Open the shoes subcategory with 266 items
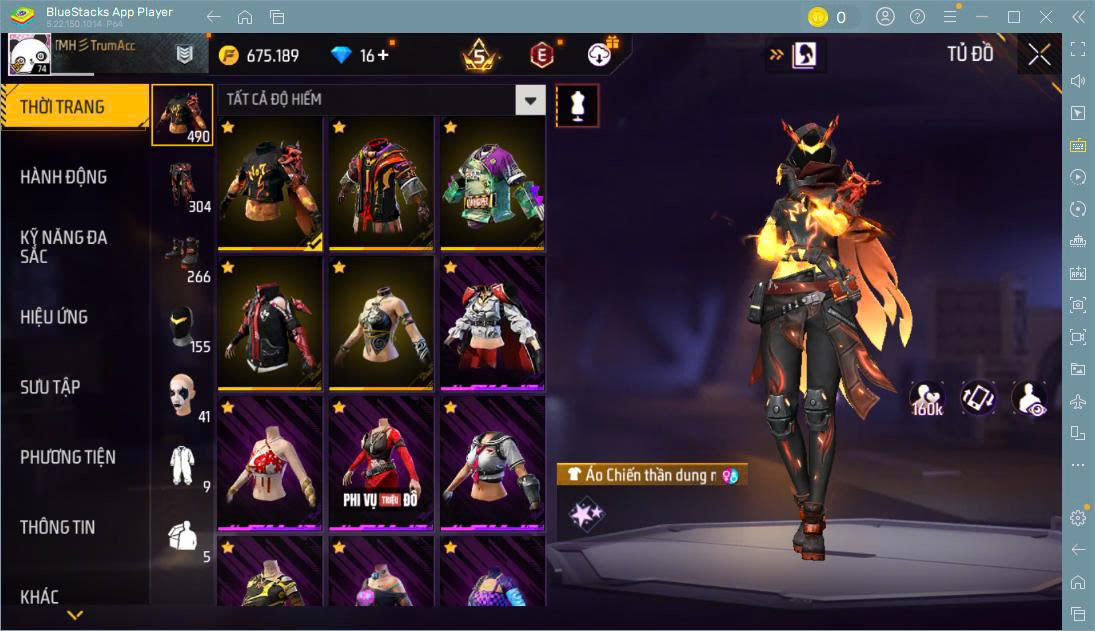 click(x=182, y=256)
